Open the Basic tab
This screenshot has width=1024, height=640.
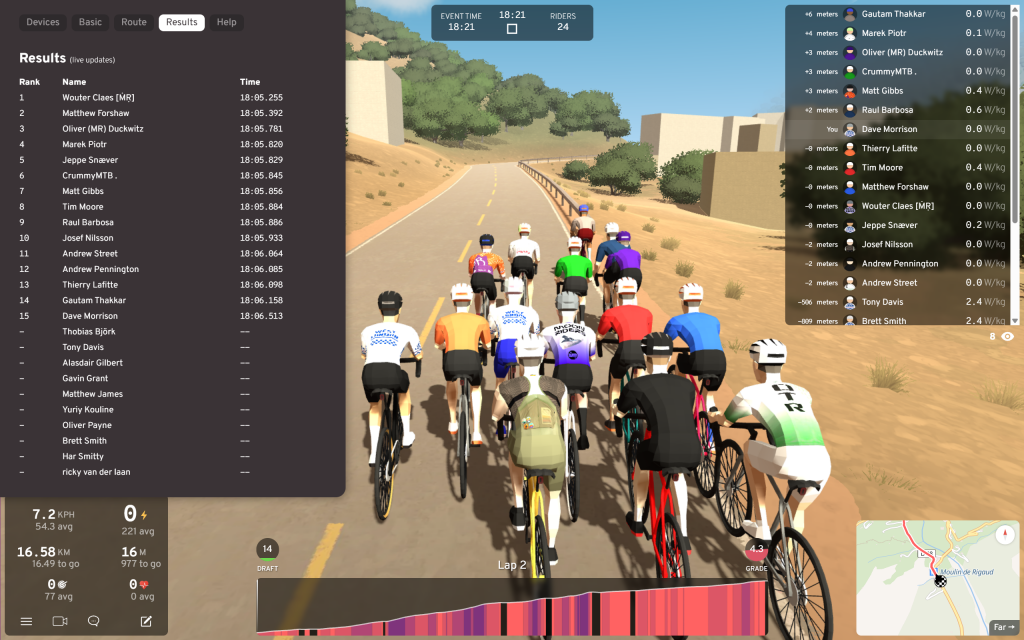pyautogui.click(x=90, y=22)
